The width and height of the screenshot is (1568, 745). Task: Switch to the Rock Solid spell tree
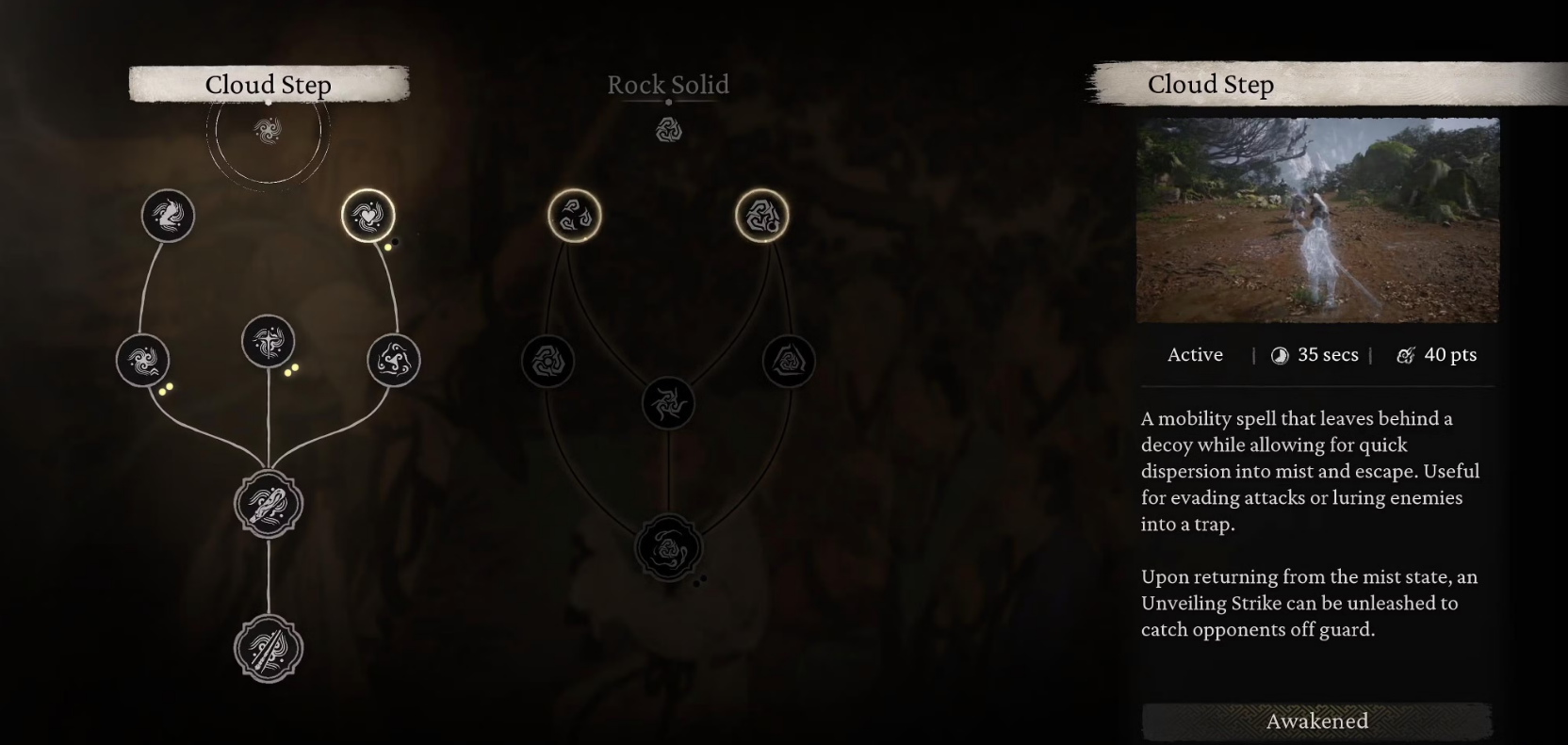667,85
